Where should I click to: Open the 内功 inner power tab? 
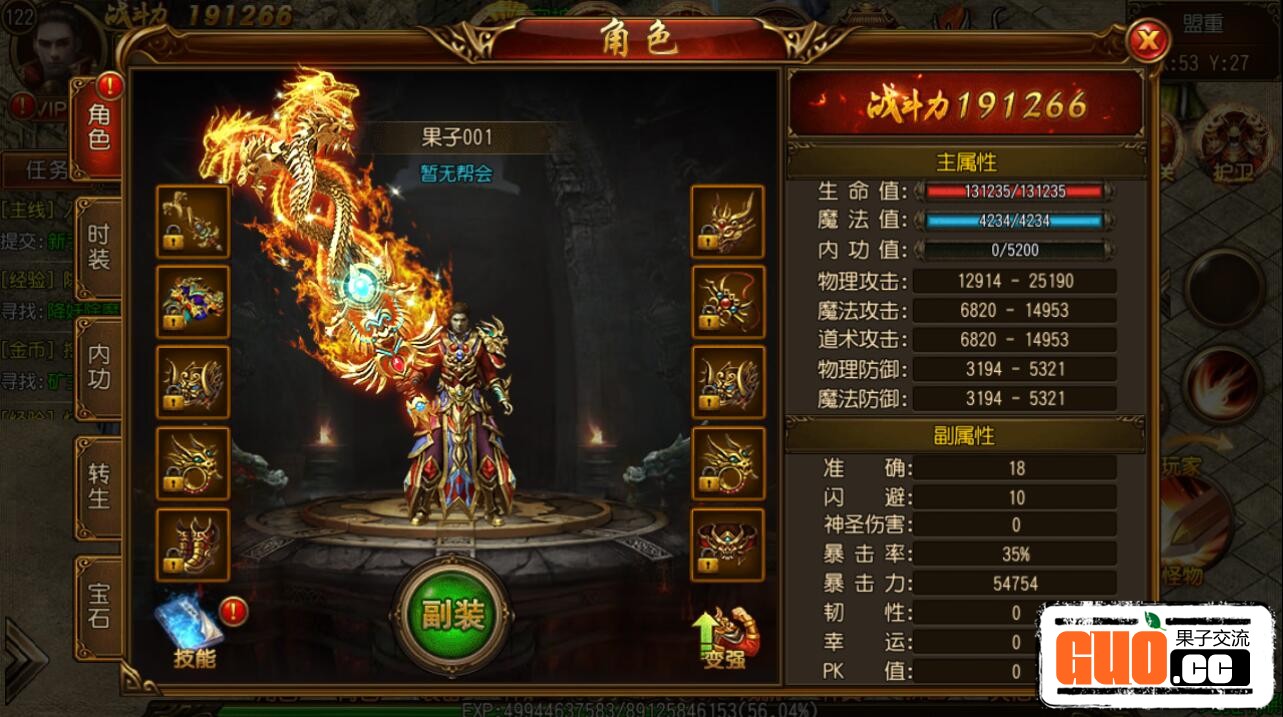pos(99,367)
